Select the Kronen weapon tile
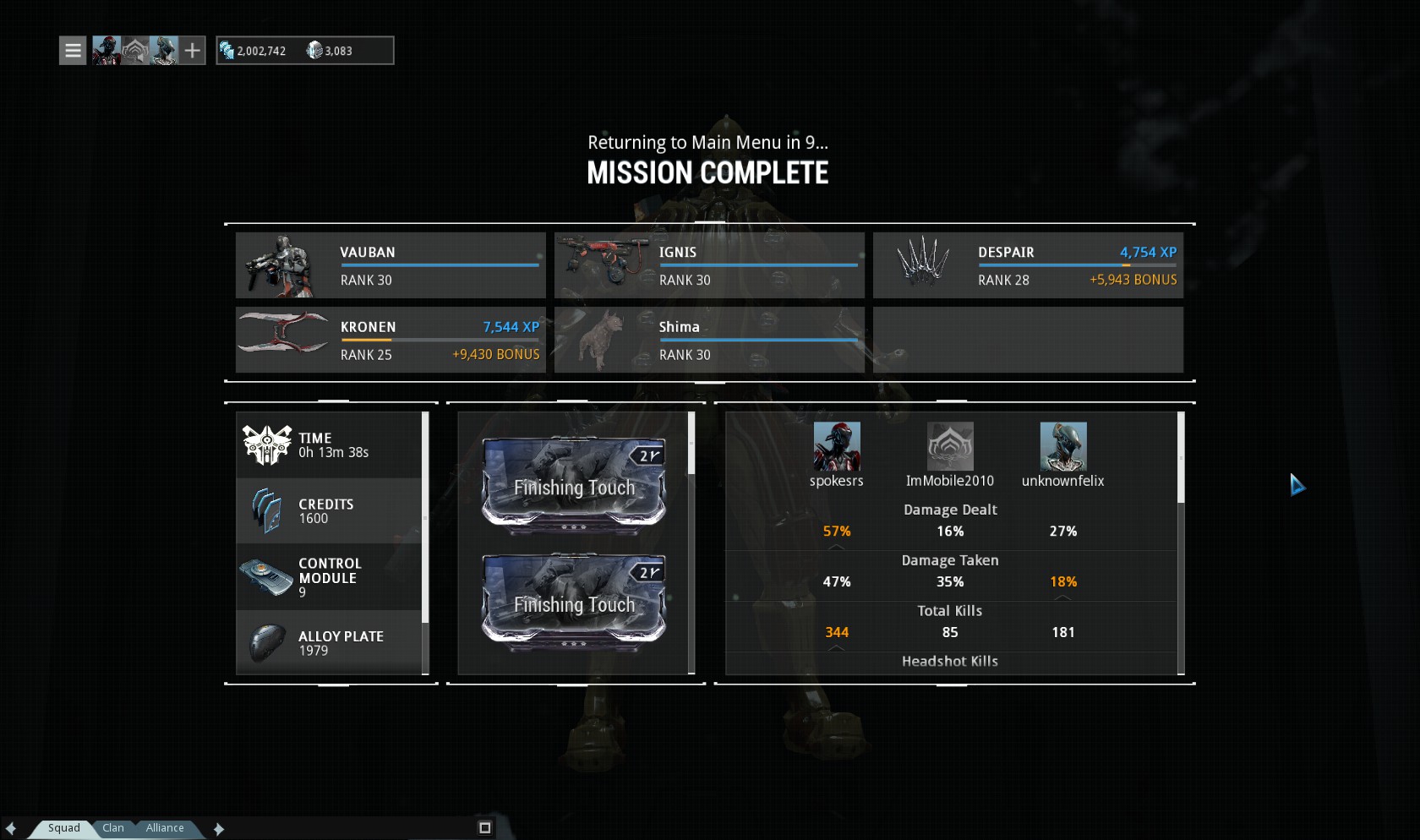The width and height of the screenshot is (1420, 840). click(x=390, y=340)
